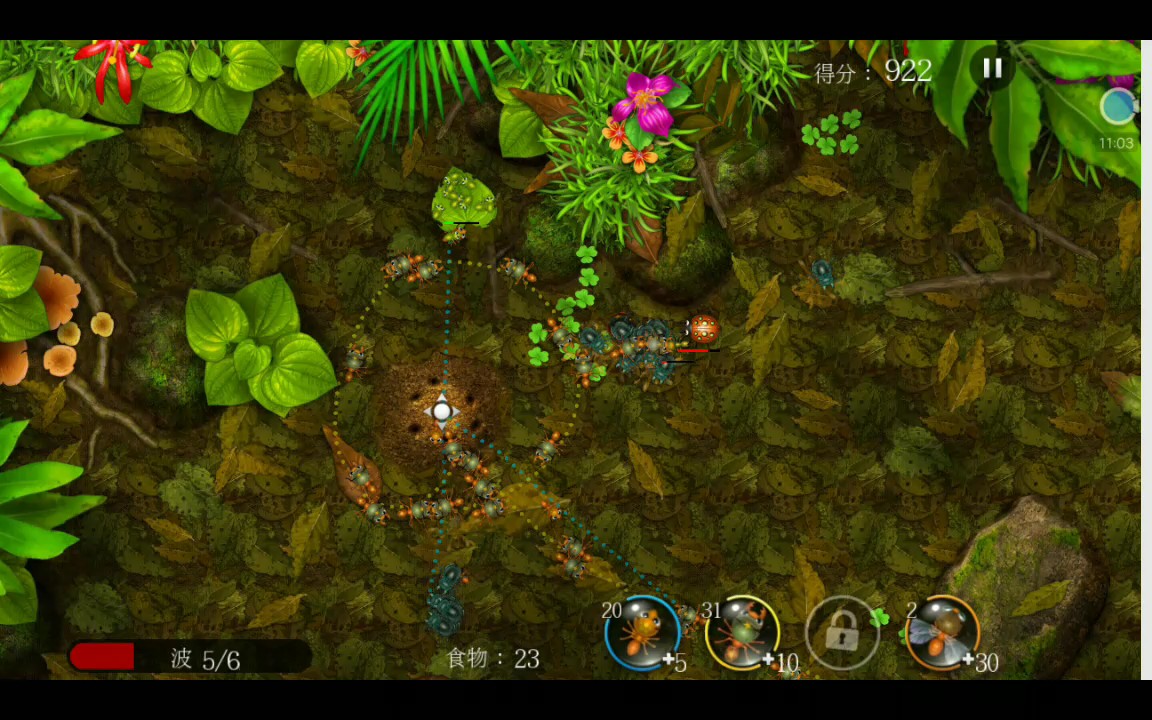Select the locked padlock unit slot

point(842,632)
